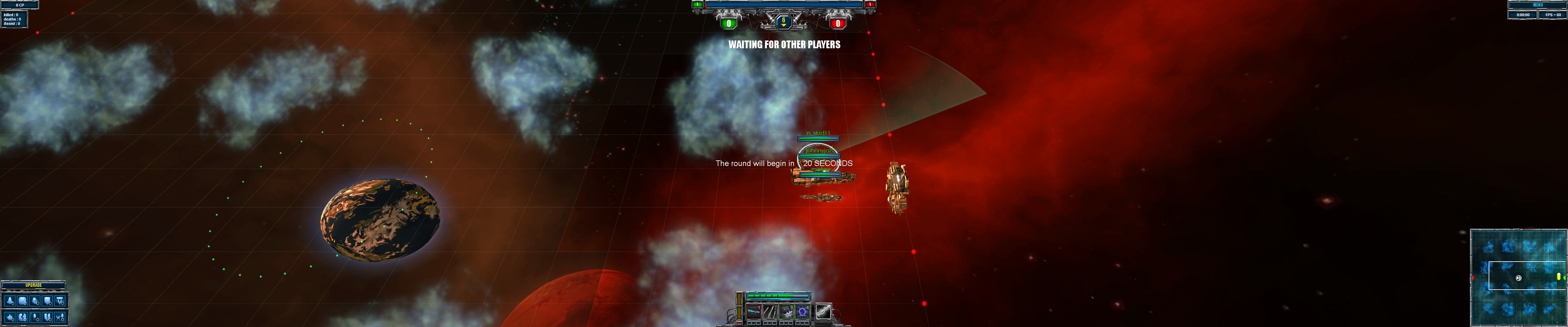
Task: Activate ability 1 with the cyan beam
Action: (754, 312)
